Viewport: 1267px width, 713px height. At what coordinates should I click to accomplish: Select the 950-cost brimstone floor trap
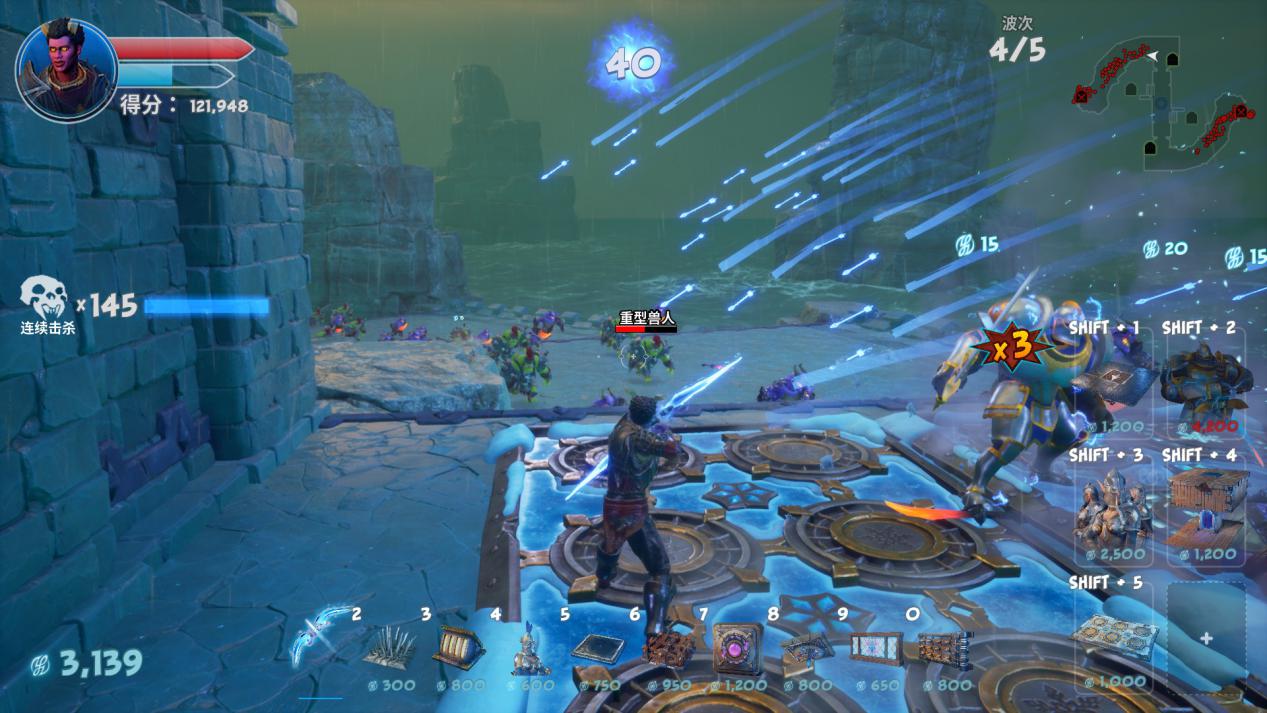click(663, 648)
